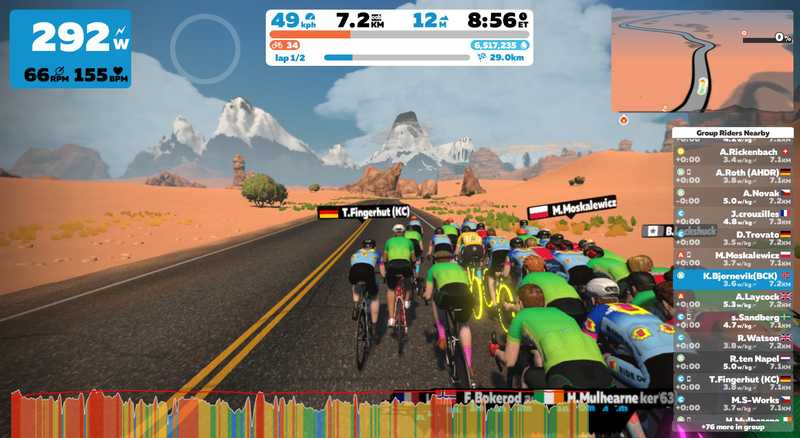
Task: Select D.Trovato rider row
Action: click(x=735, y=238)
